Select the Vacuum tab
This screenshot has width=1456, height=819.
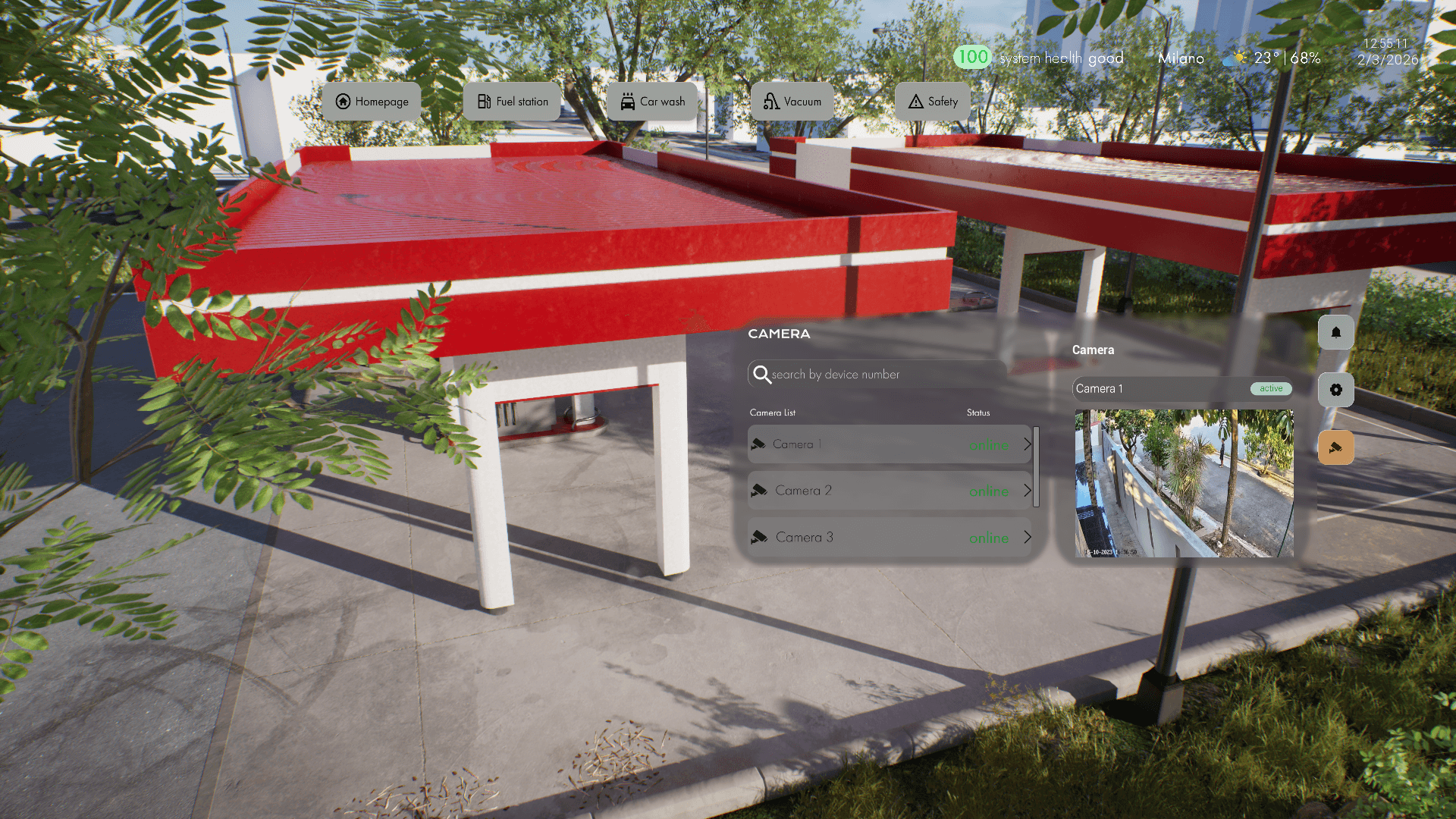(792, 102)
